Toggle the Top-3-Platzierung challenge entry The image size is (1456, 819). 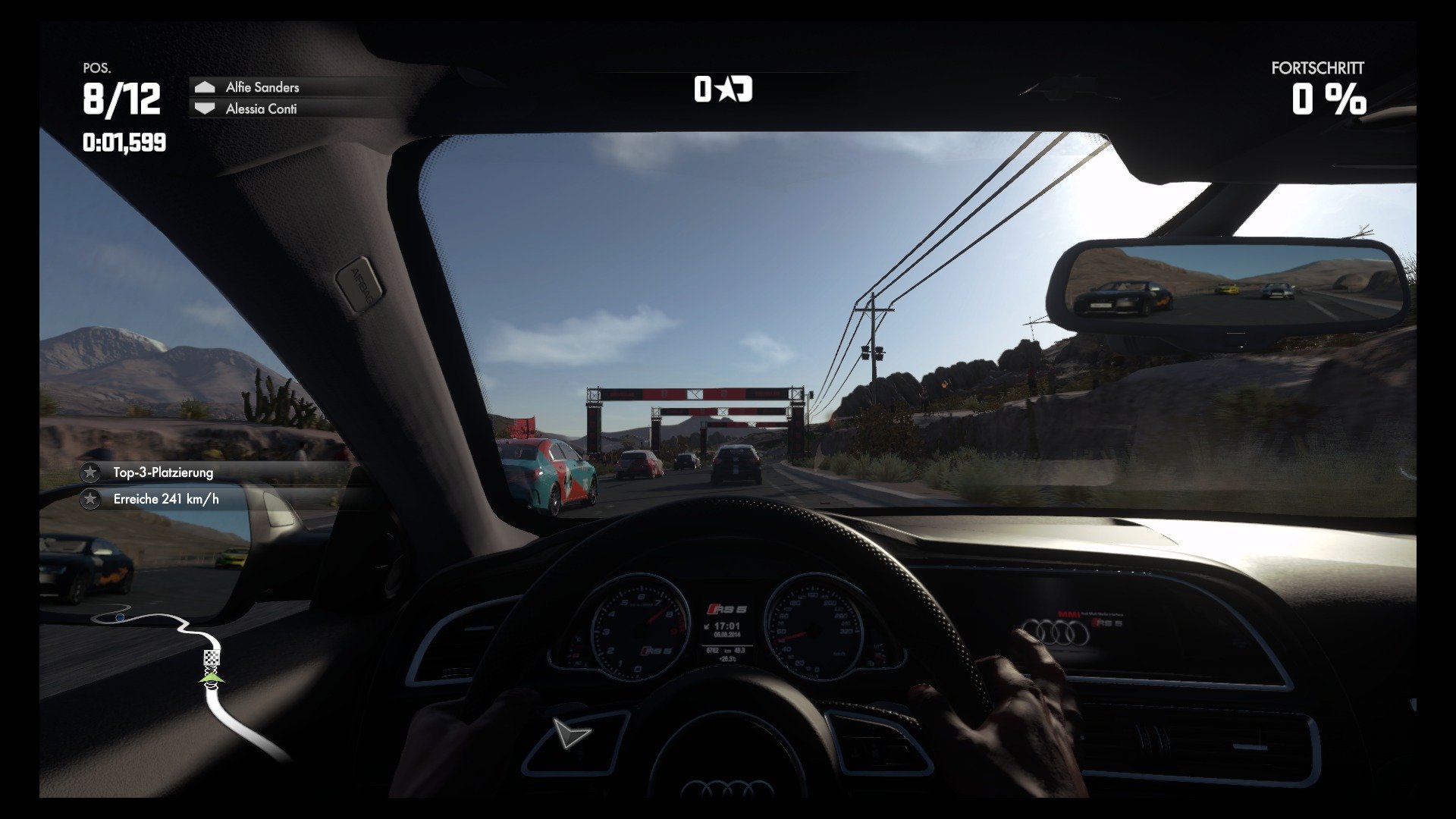pos(163,472)
